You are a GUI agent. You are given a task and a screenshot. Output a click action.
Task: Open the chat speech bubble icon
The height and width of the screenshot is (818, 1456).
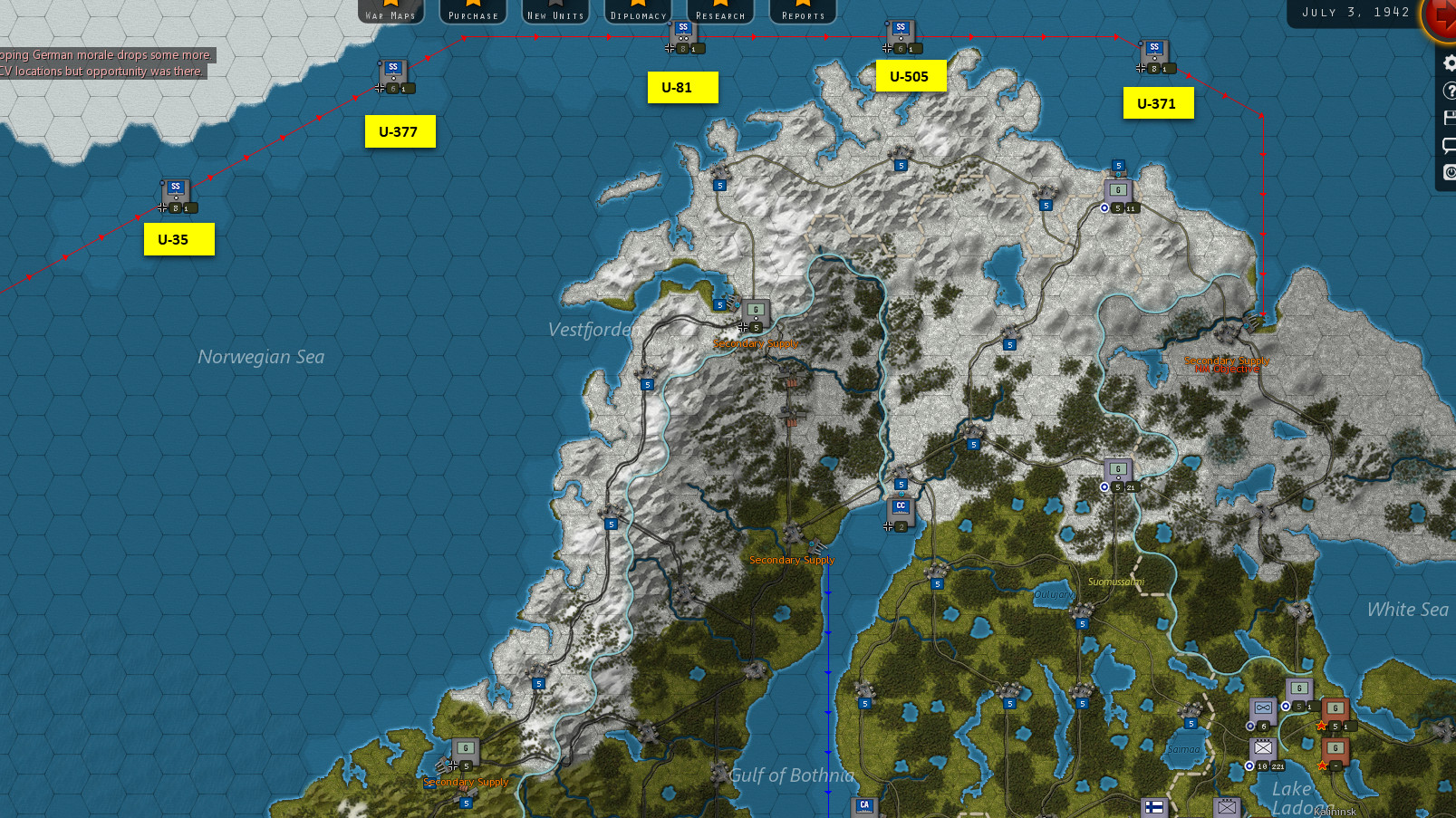pyautogui.click(x=1448, y=145)
